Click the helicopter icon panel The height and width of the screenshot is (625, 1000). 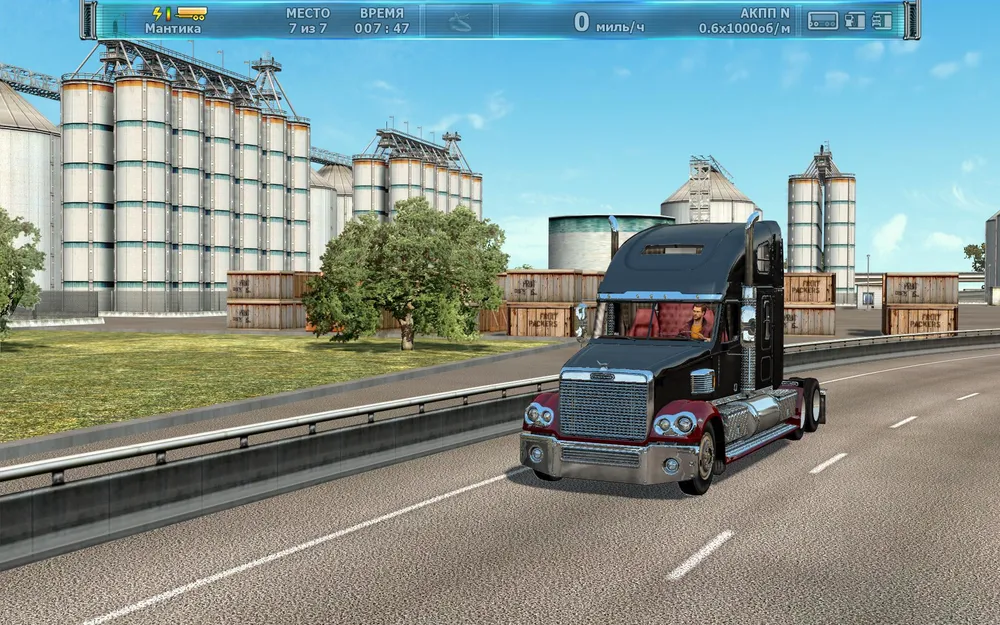pyautogui.click(x=458, y=20)
